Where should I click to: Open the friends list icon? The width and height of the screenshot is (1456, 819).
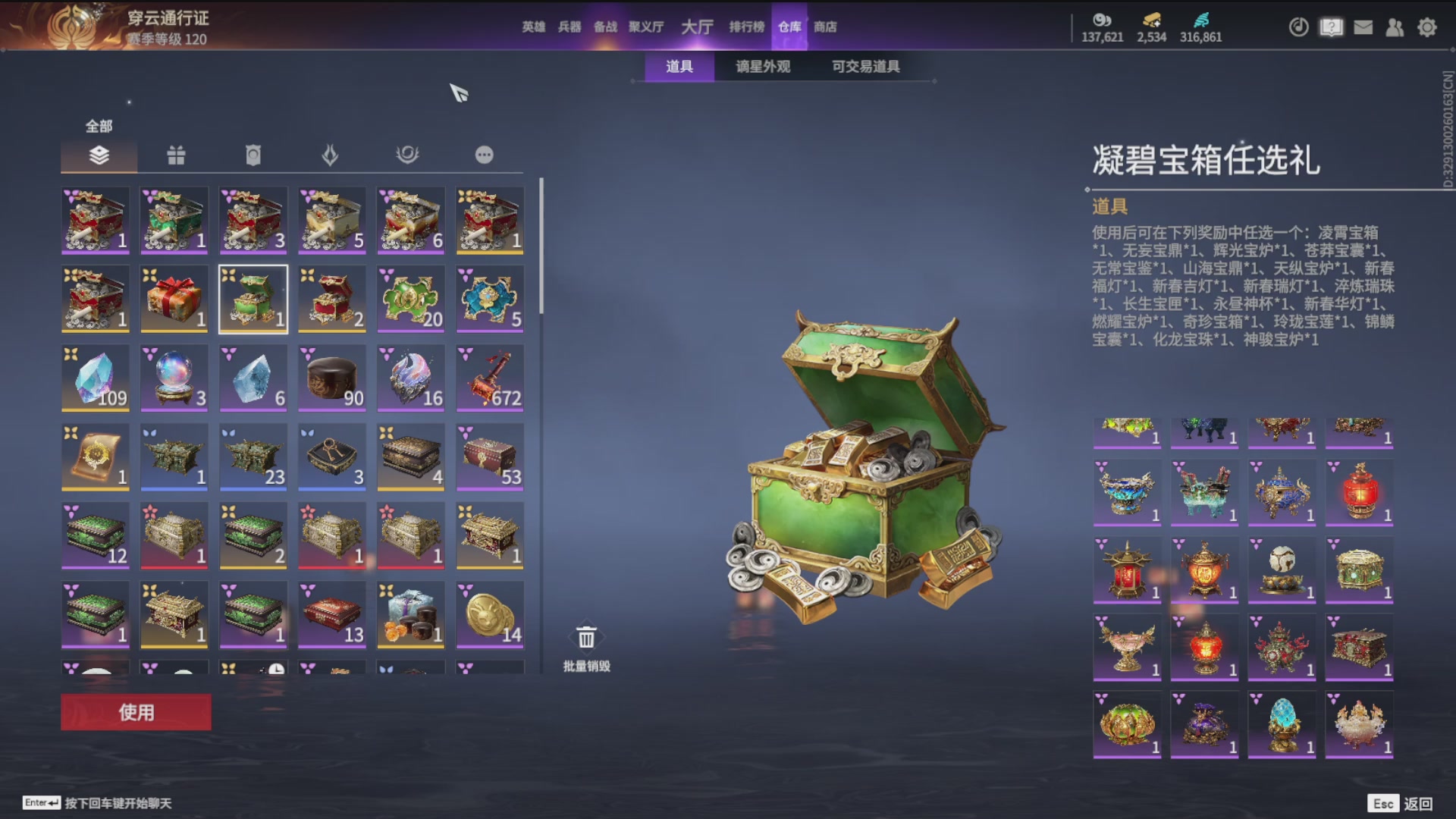click(1395, 27)
